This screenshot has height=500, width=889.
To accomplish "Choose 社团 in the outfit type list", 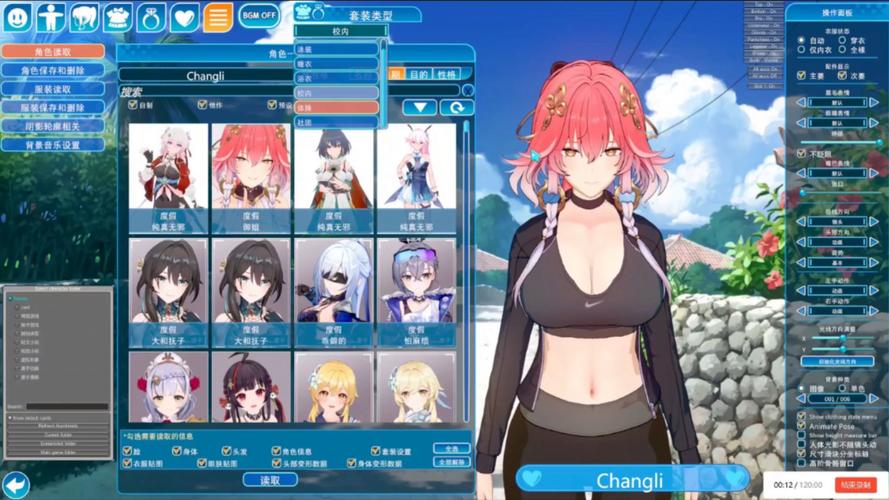I will [336, 122].
